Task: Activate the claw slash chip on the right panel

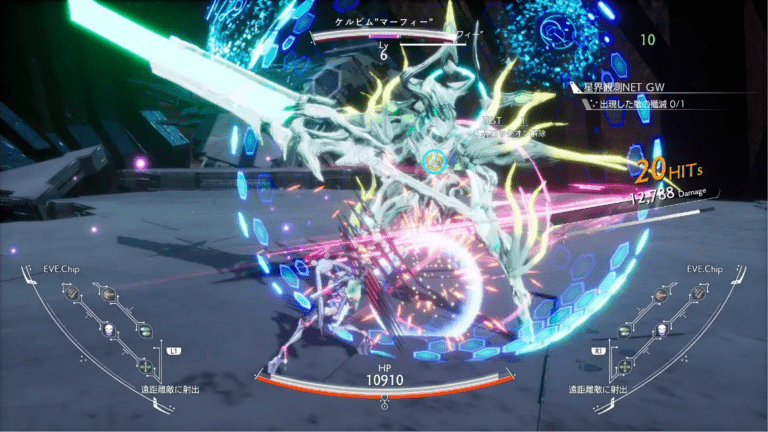Action: click(698, 292)
